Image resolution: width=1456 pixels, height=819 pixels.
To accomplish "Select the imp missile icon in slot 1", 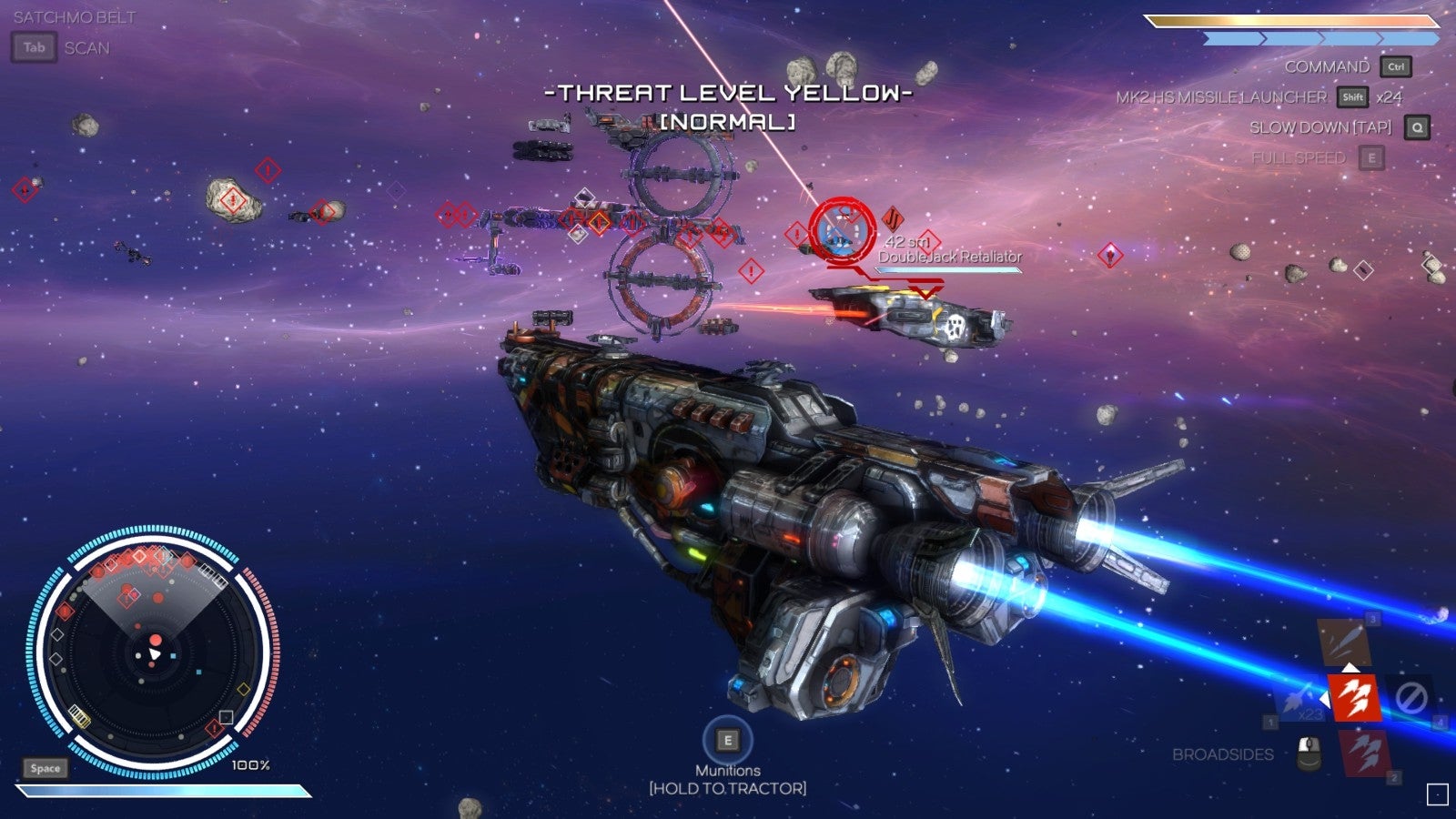I will [x=1298, y=703].
